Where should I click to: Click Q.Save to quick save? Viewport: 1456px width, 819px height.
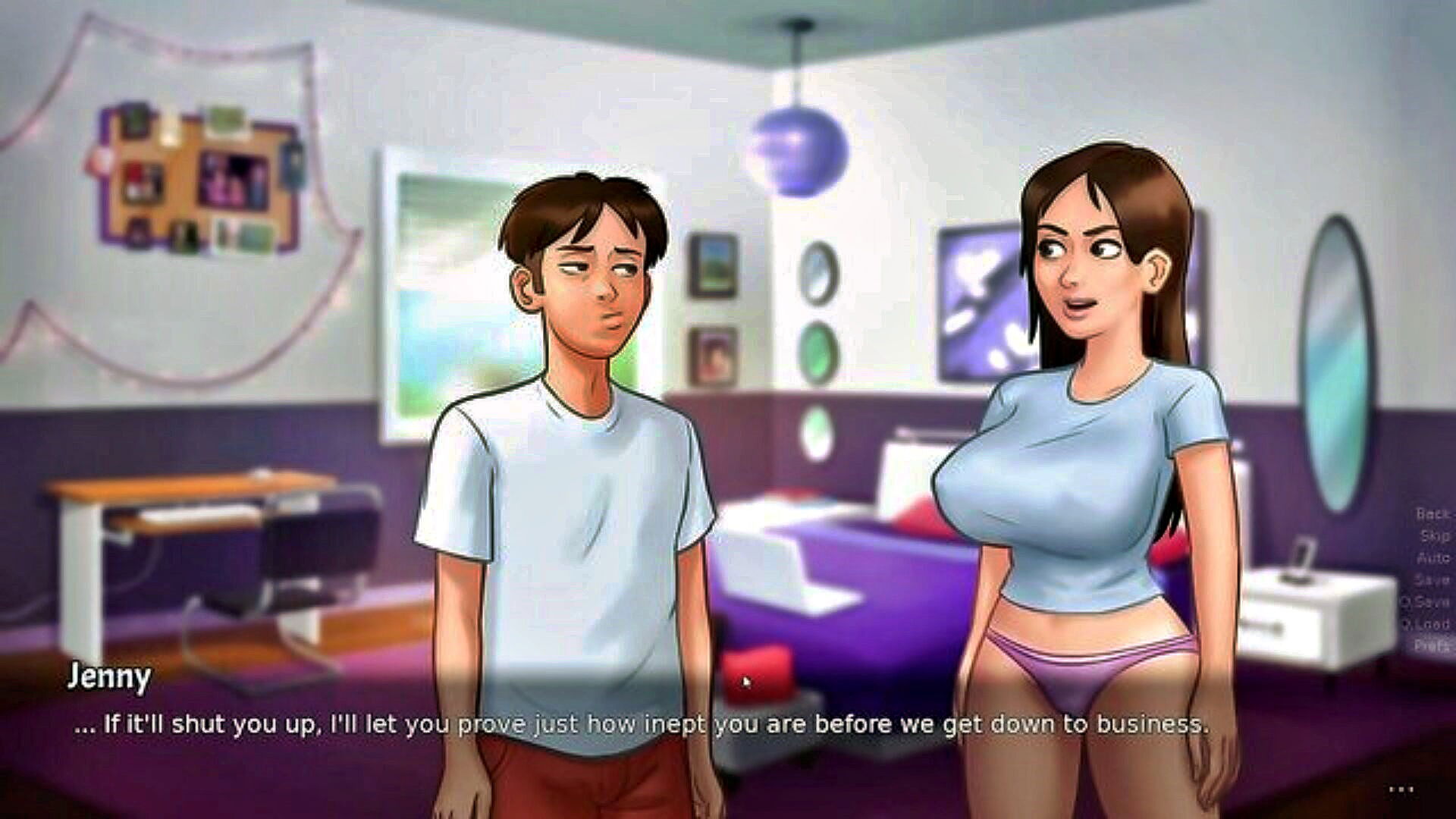coord(1426,602)
